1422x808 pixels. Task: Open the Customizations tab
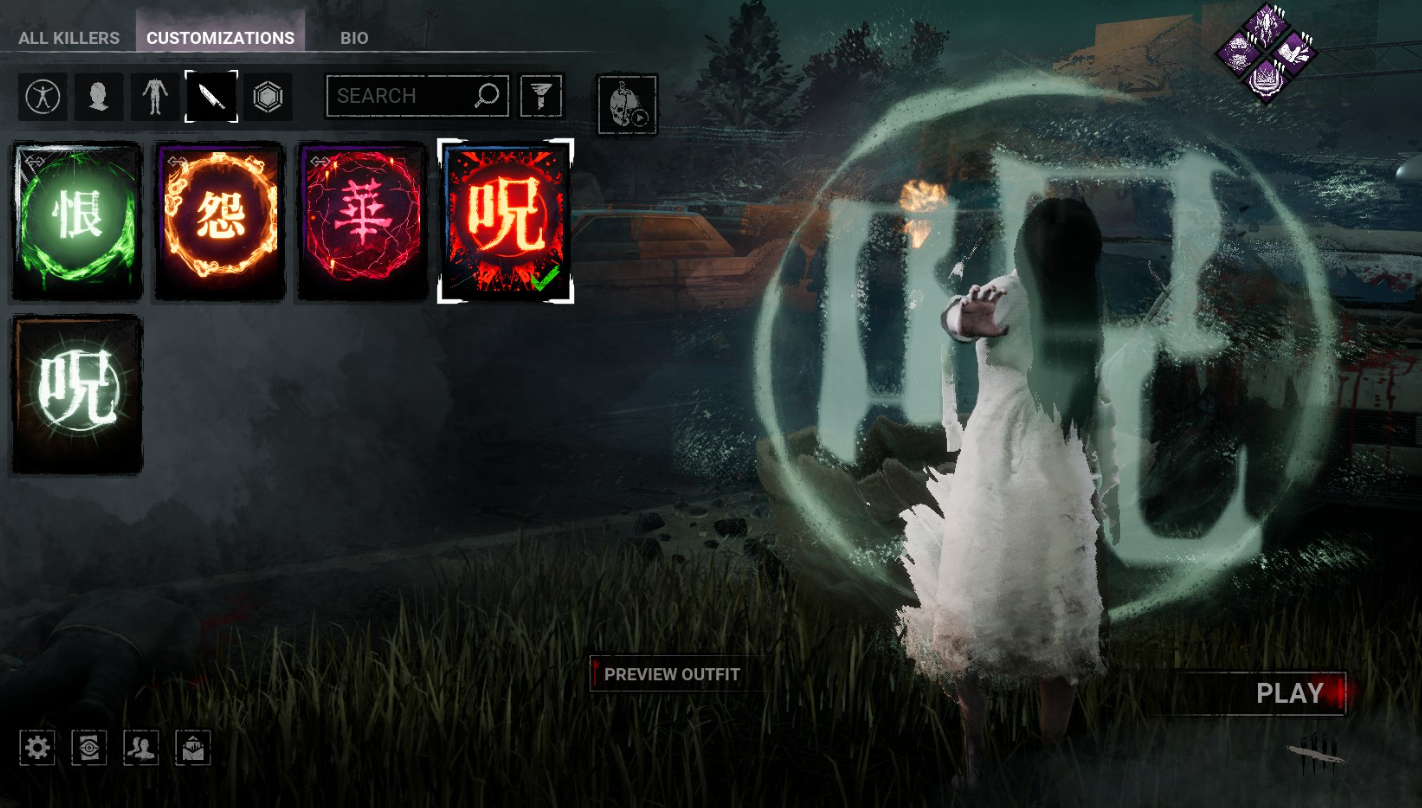[220, 38]
